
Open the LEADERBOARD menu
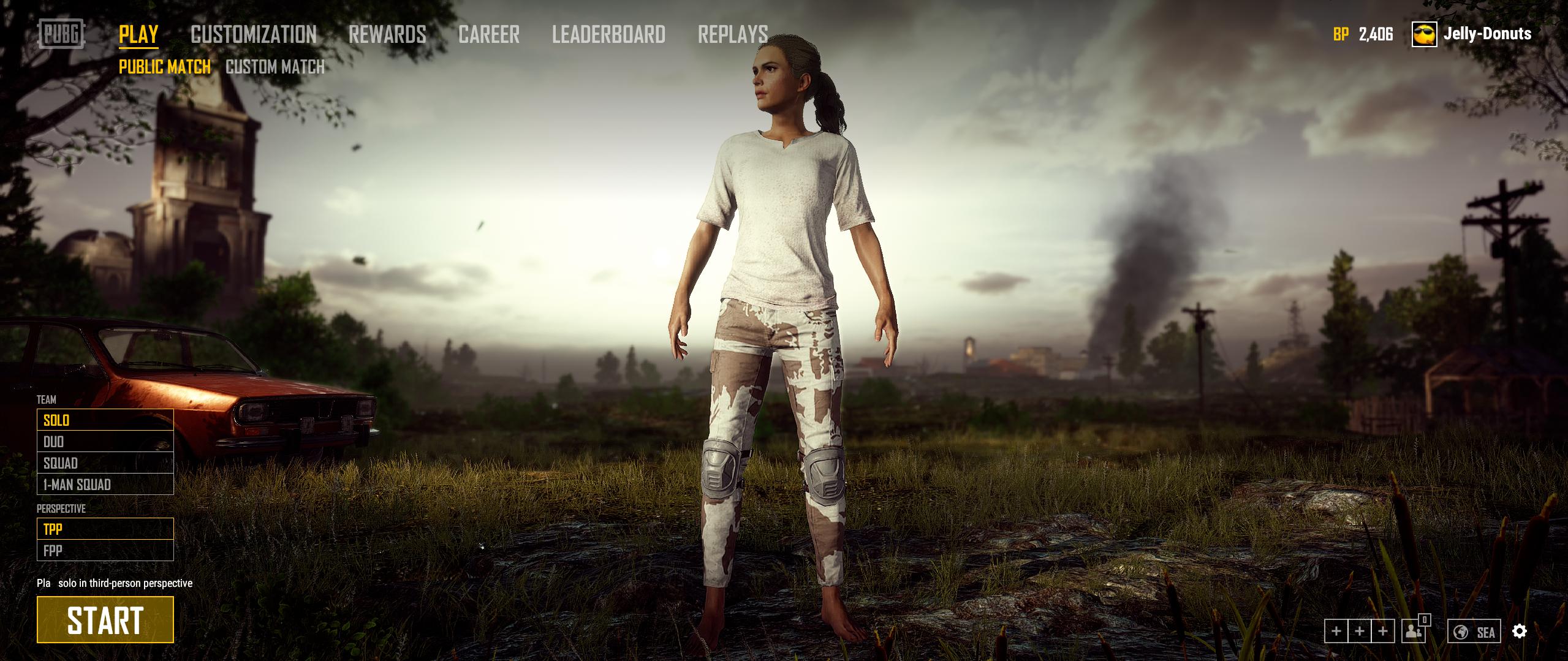pyautogui.click(x=609, y=35)
